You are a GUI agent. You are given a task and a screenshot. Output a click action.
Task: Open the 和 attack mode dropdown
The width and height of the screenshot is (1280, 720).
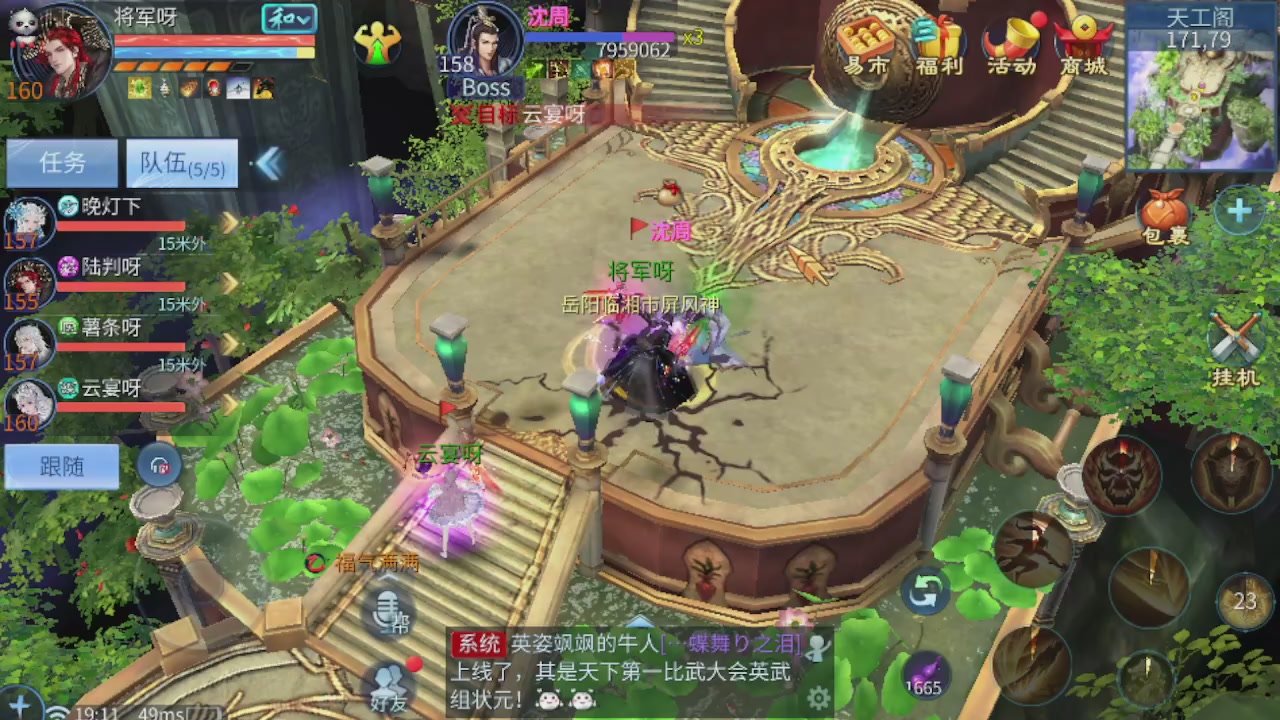[x=288, y=19]
